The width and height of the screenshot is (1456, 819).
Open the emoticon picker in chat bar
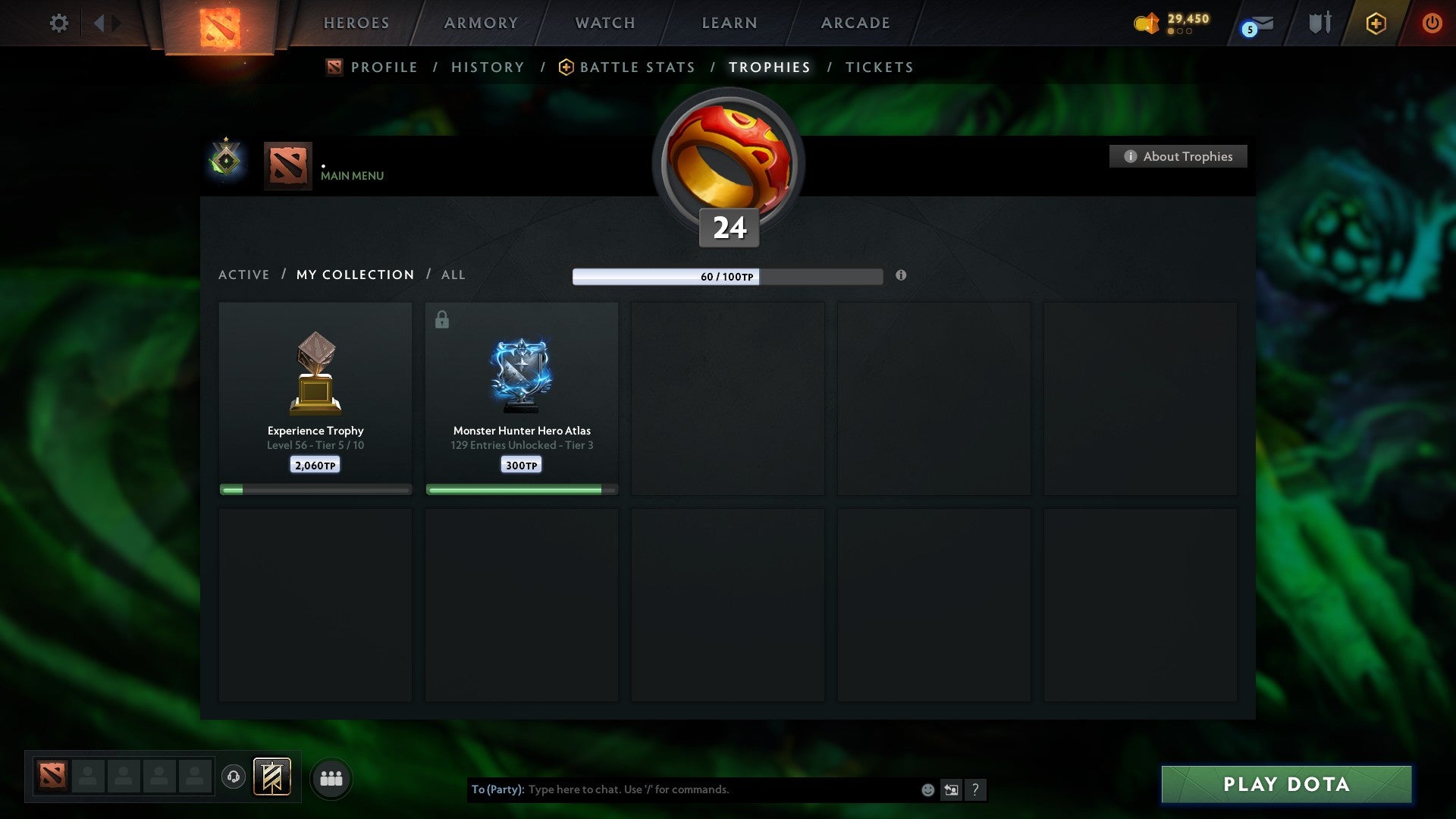click(x=927, y=789)
